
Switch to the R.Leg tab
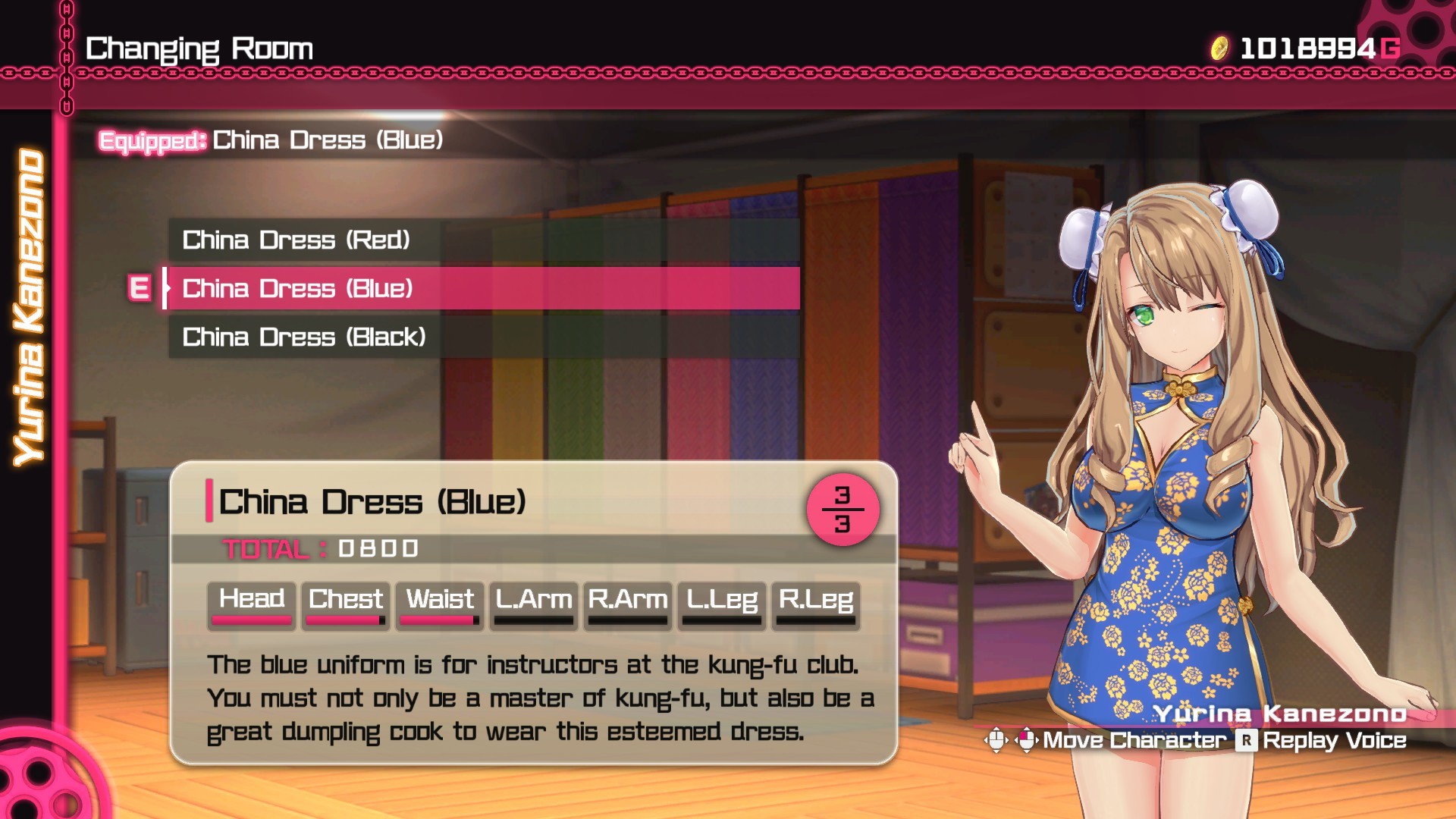pos(815,601)
